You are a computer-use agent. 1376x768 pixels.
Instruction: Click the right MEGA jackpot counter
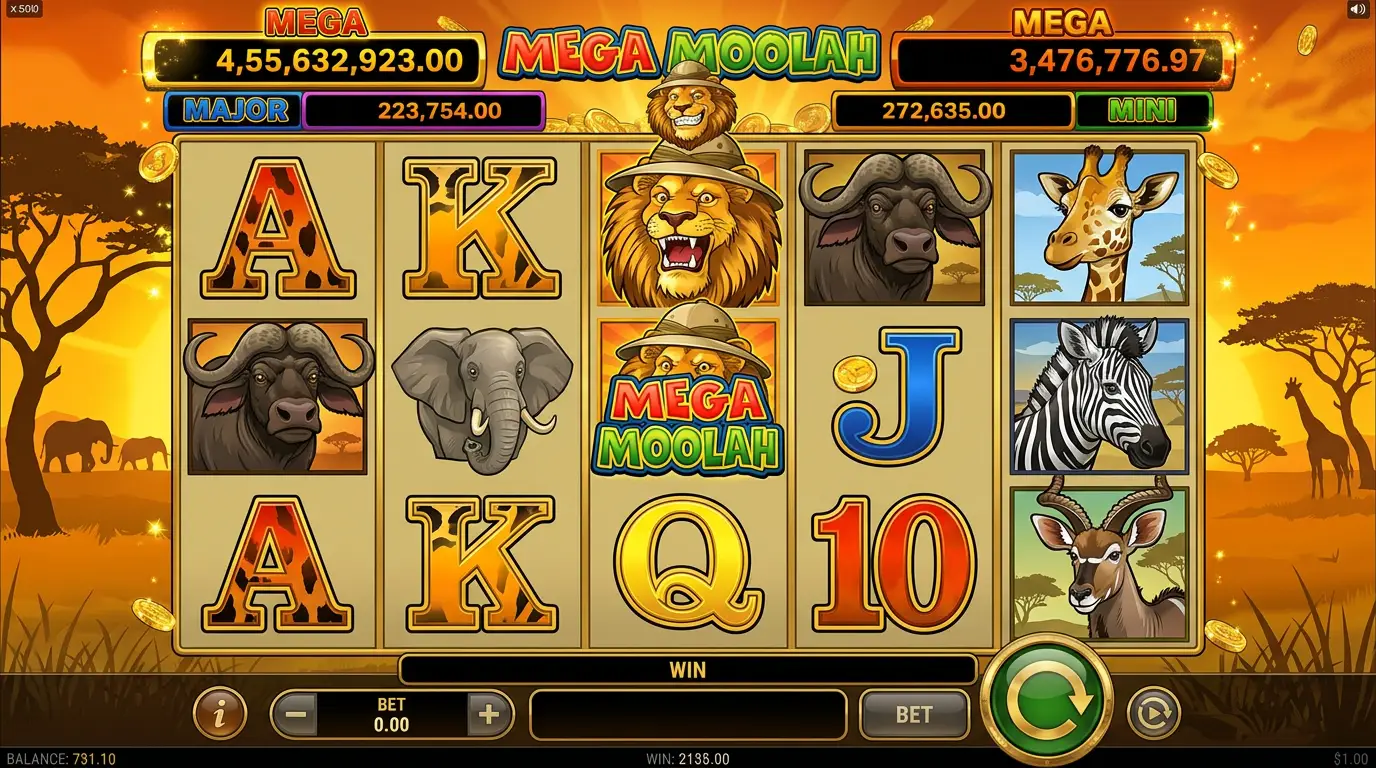click(1063, 60)
